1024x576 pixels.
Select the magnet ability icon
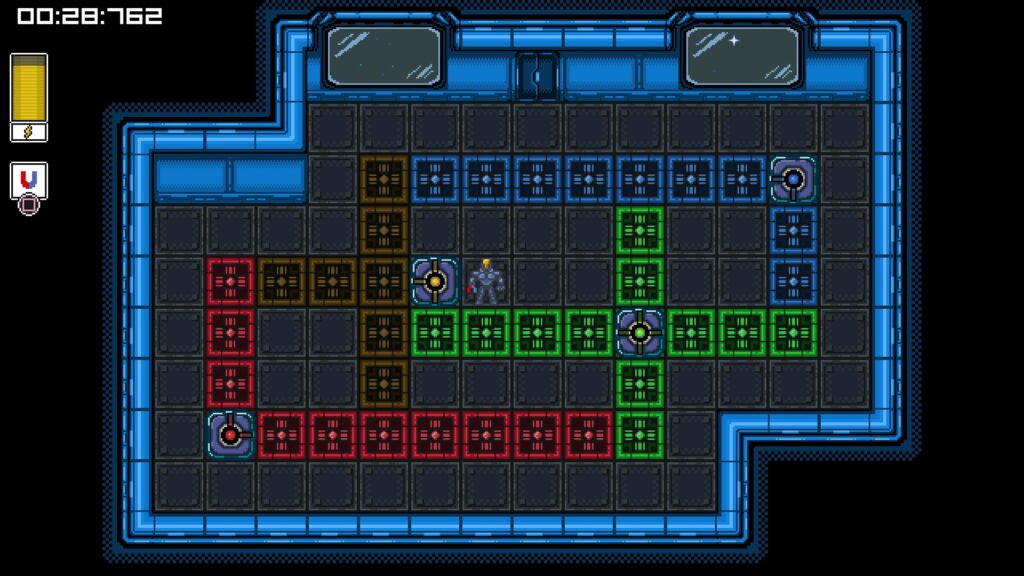pos(29,179)
